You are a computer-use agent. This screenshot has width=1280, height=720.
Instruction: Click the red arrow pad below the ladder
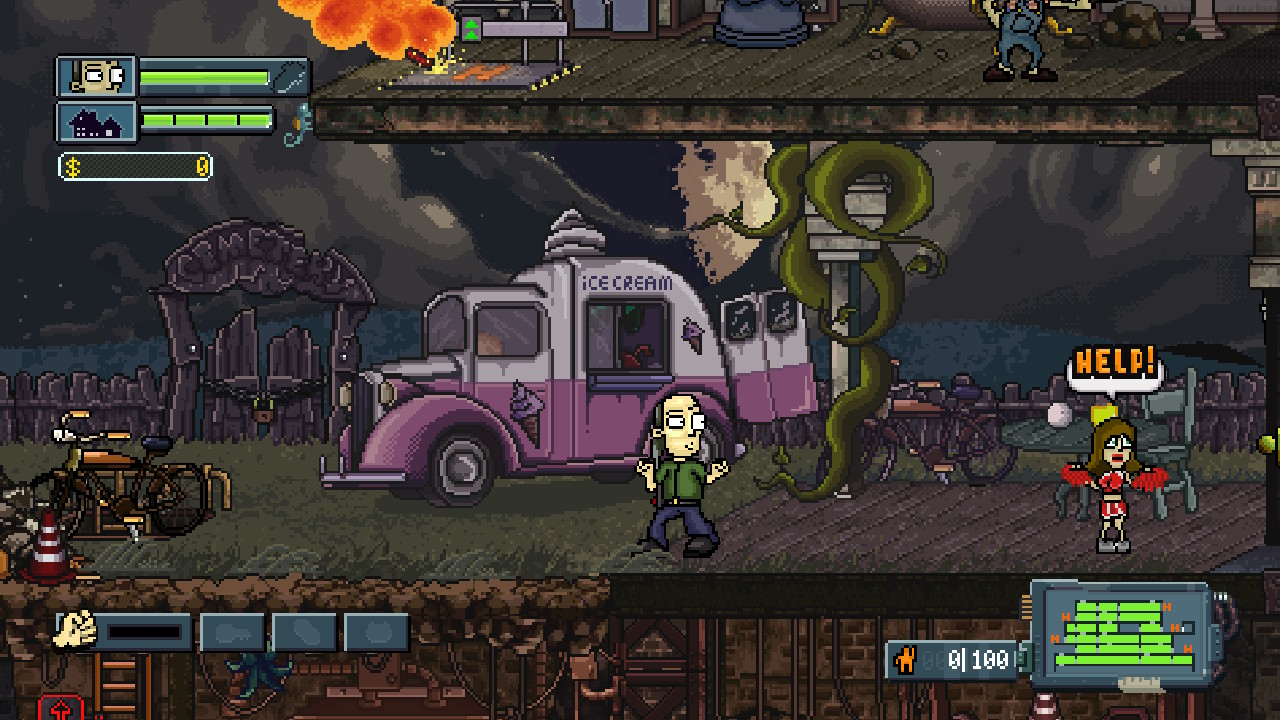click(63, 707)
